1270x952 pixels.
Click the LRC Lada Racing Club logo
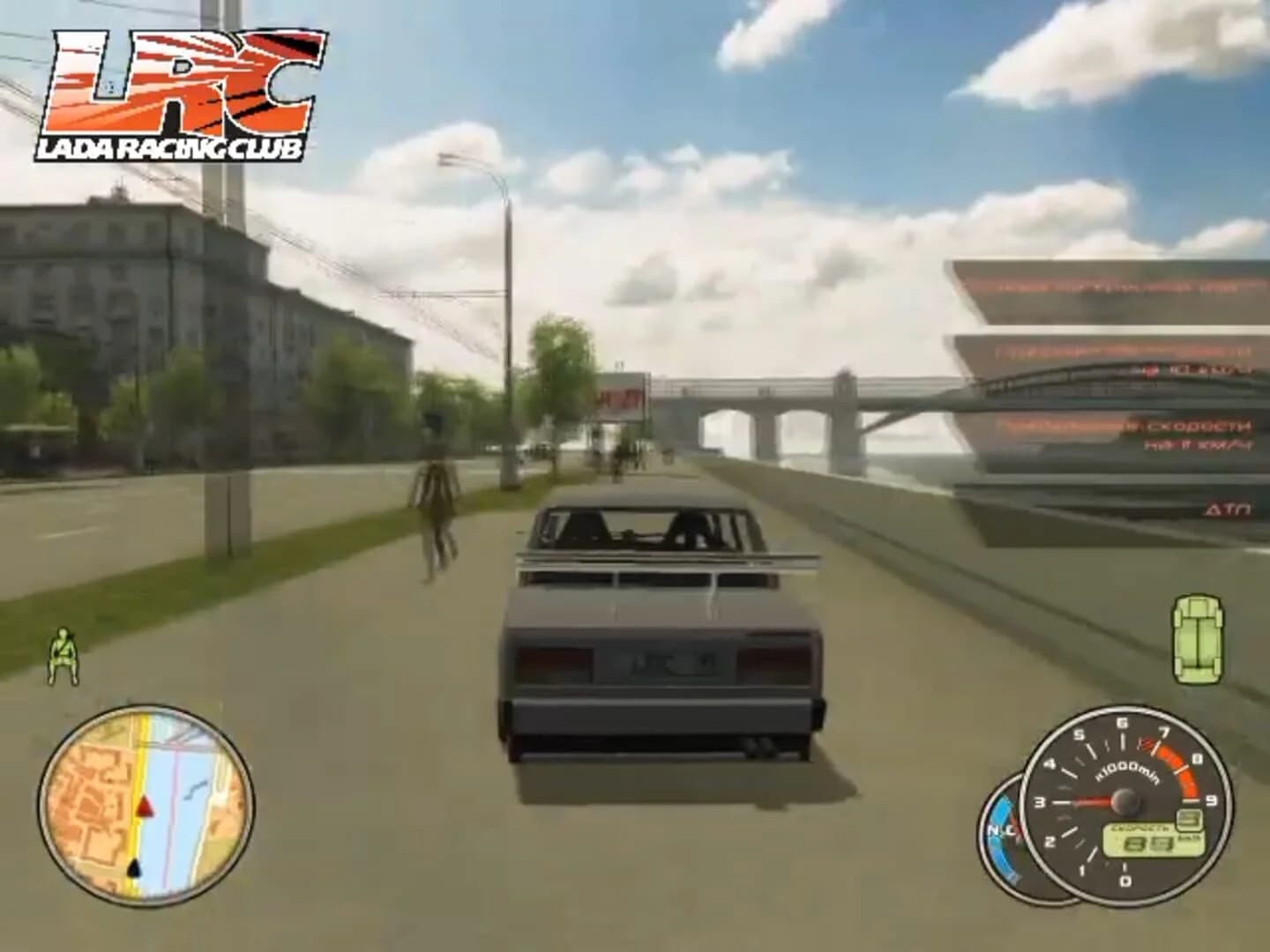click(x=172, y=93)
